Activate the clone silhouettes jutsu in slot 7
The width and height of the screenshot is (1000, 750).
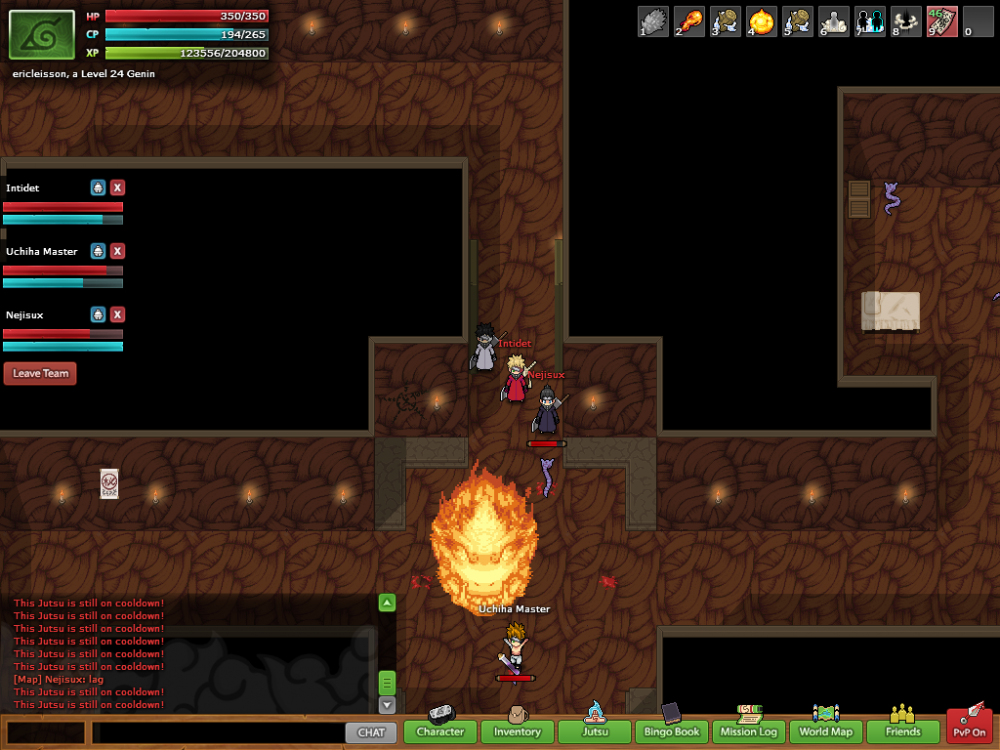(870, 21)
